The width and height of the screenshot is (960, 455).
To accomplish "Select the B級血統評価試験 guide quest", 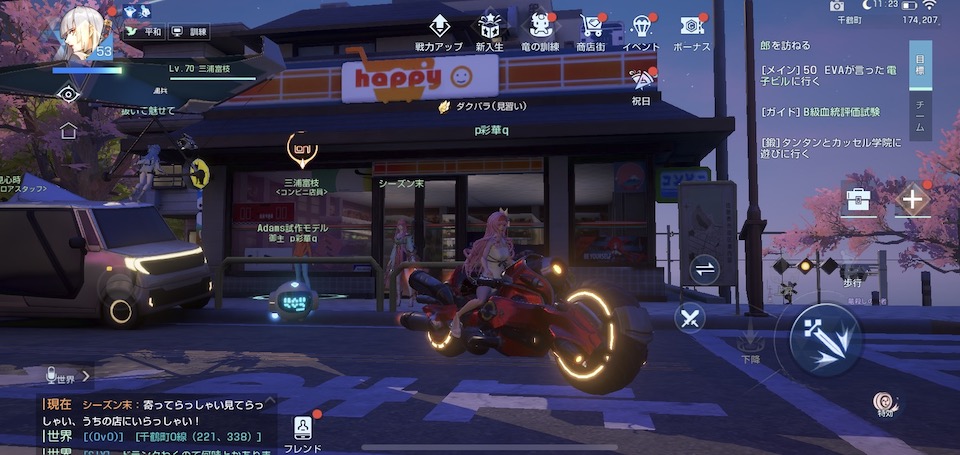I will (820, 112).
